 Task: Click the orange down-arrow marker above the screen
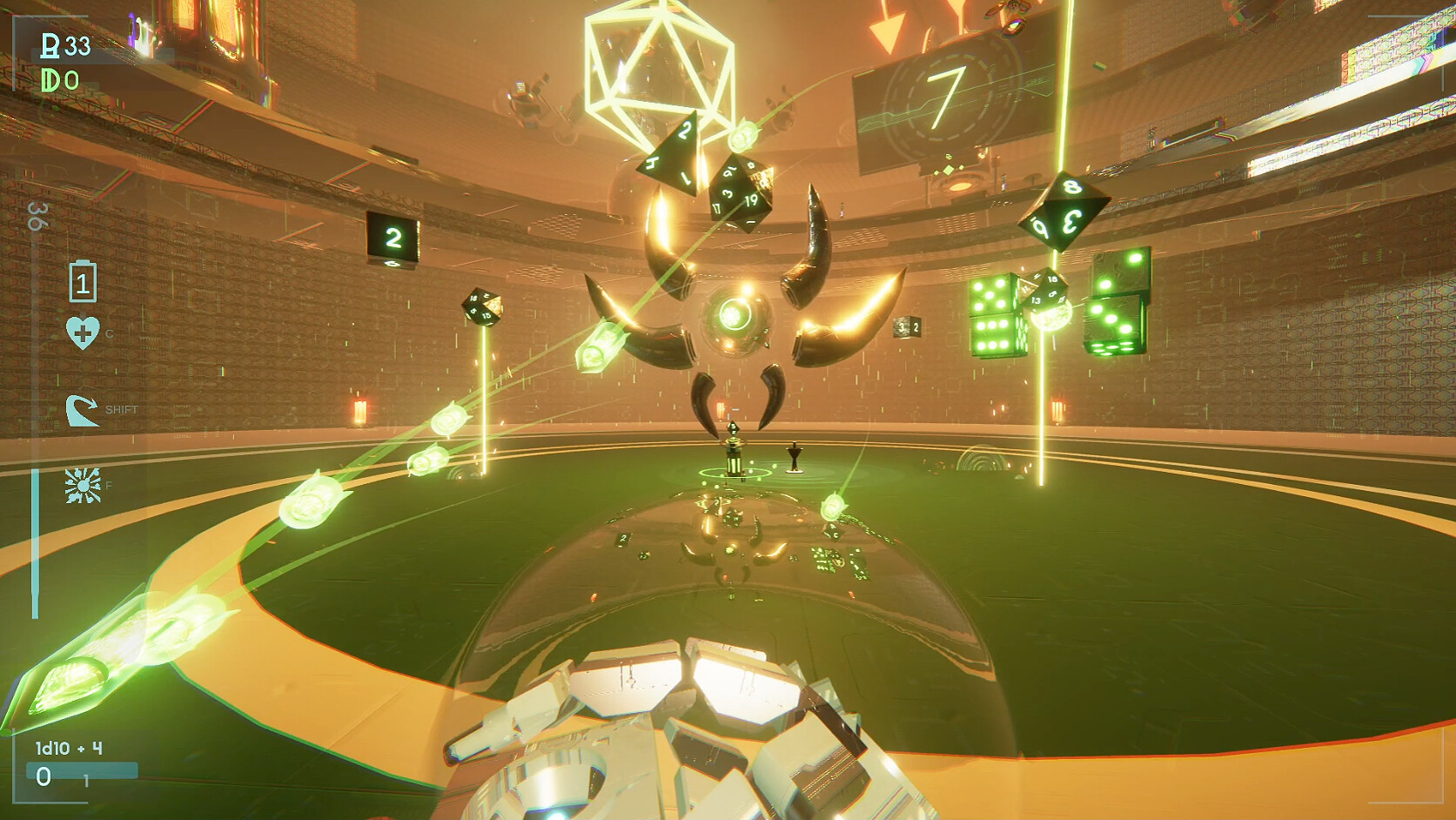coord(886,30)
